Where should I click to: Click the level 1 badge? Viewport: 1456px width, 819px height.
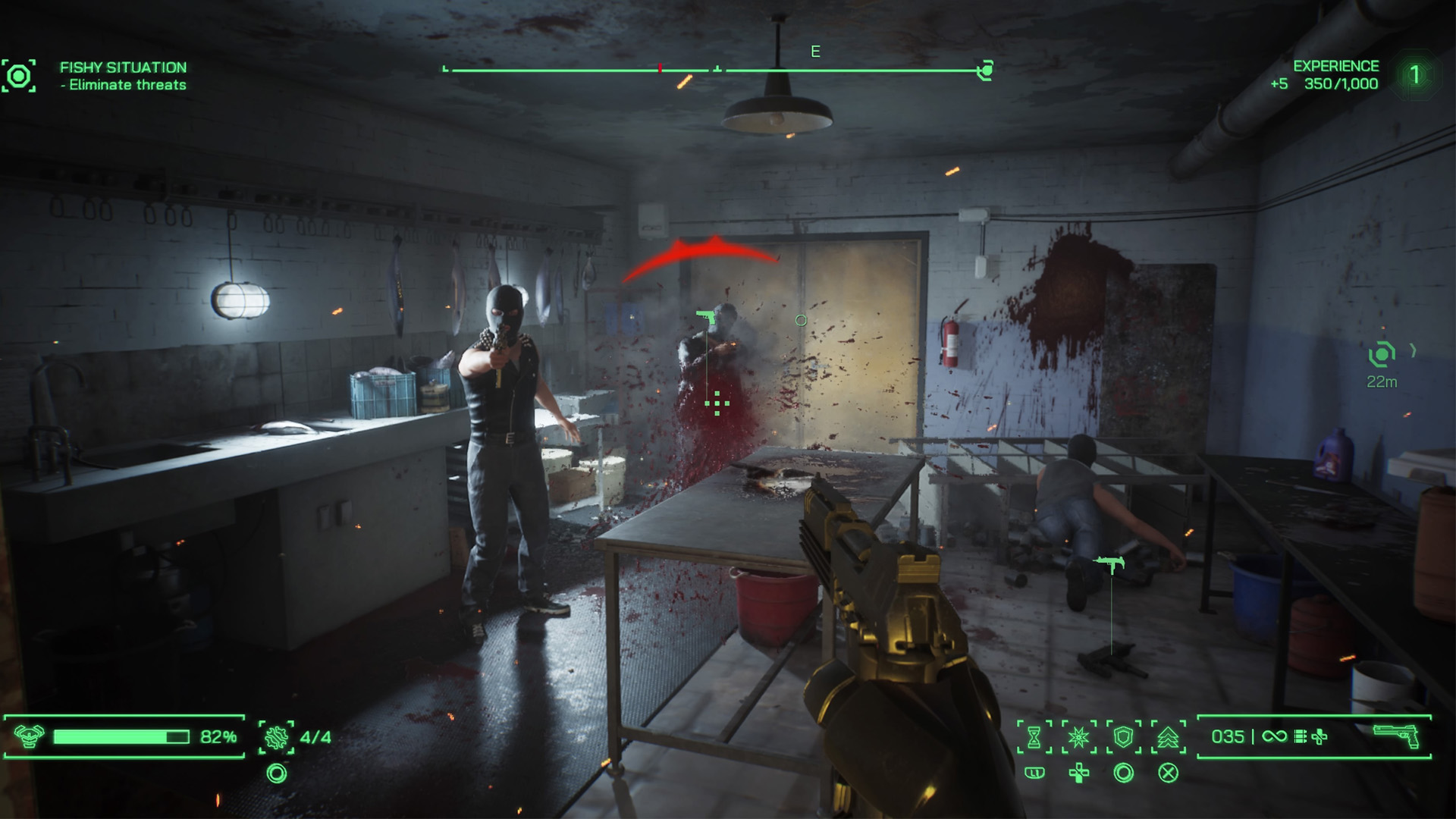point(1414,75)
